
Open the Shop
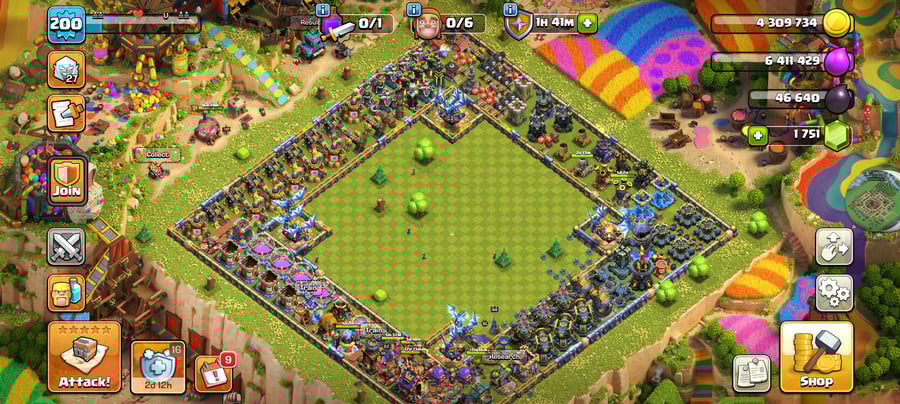tap(816, 356)
